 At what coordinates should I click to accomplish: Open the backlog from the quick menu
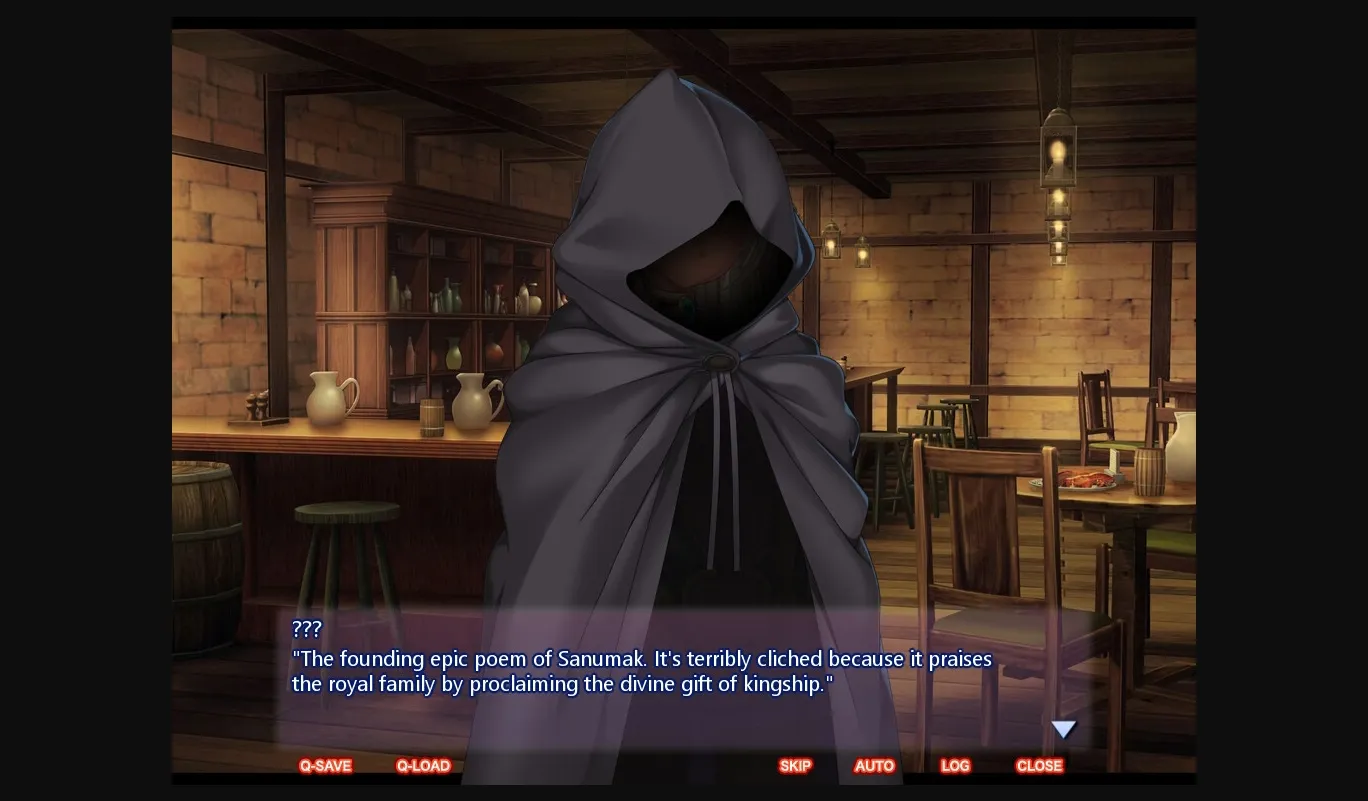point(955,766)
